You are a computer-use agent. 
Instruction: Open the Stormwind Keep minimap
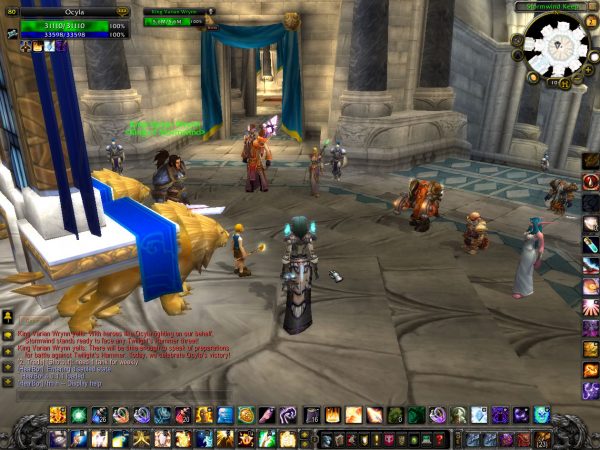point(554,46)
